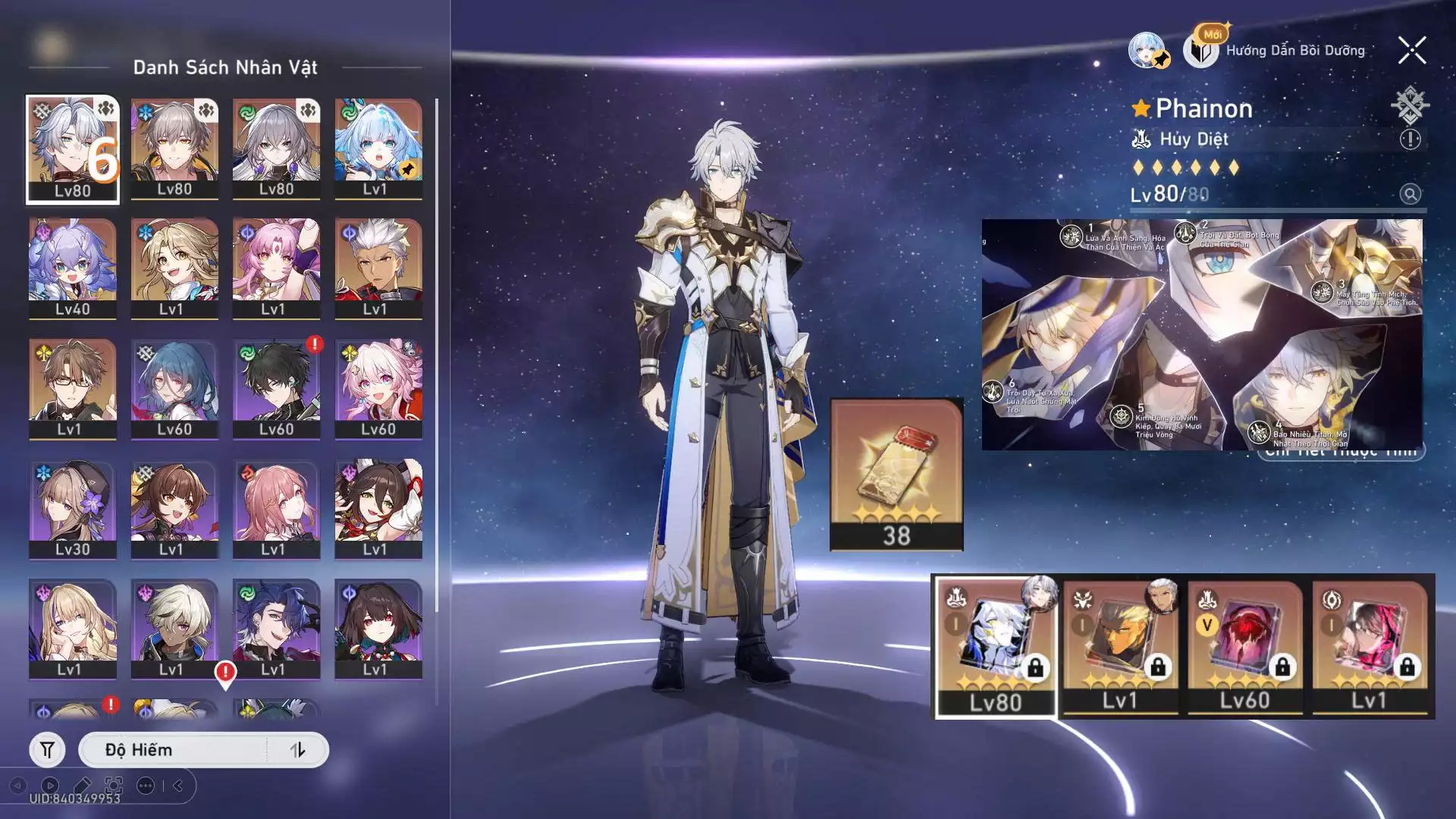Select the glasses-wearing Lv1 character portrait
This screenshot has width=1456, height=819.
tap(73, 388)
